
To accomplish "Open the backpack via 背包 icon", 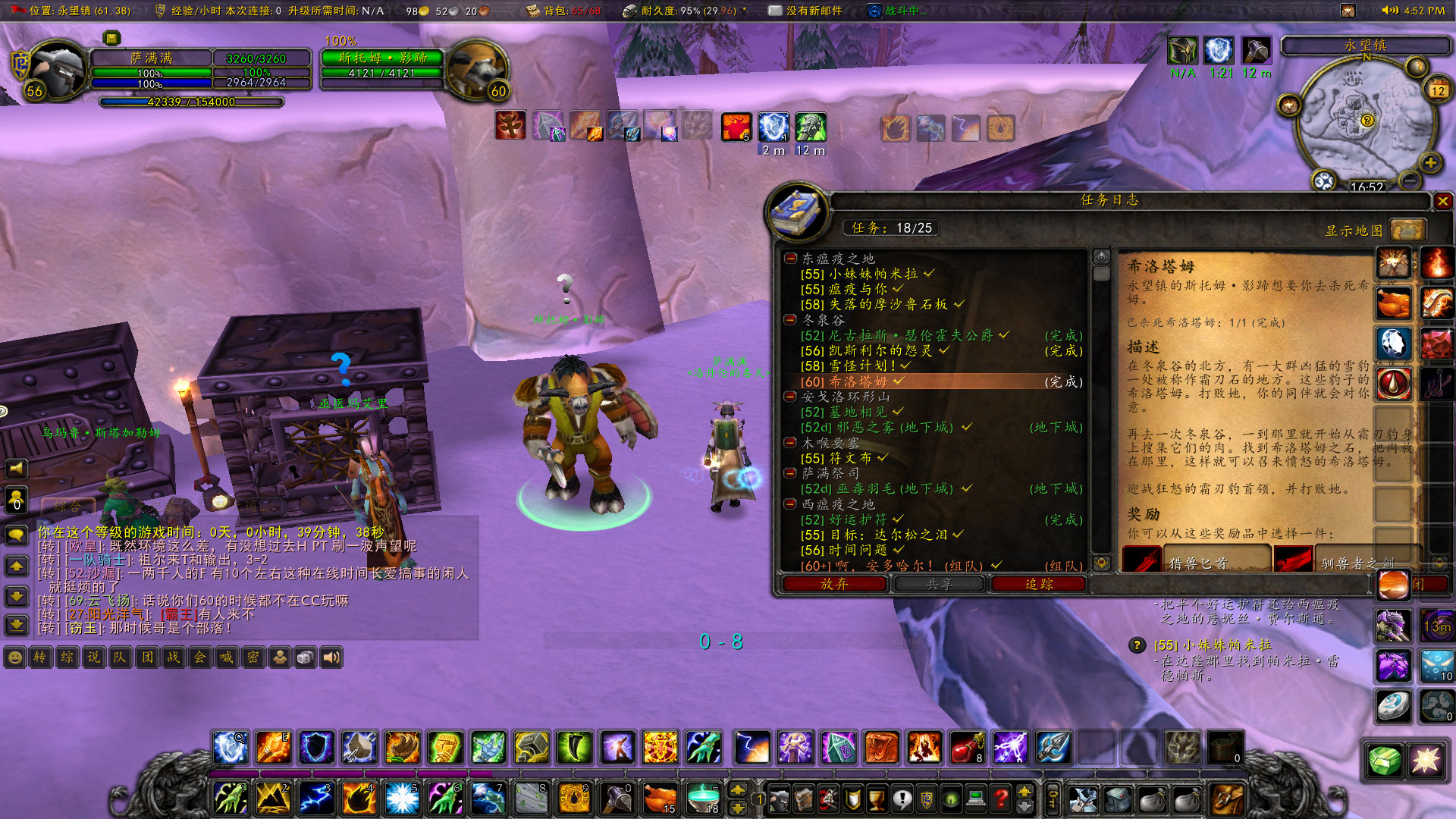I will click(531, 11).
